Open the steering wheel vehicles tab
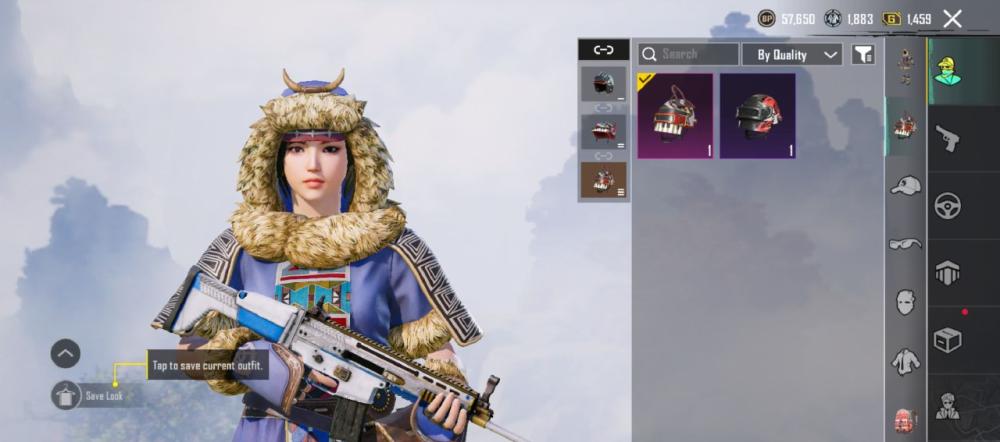This screenshot has height=442, width=1000. pos(947,205)
